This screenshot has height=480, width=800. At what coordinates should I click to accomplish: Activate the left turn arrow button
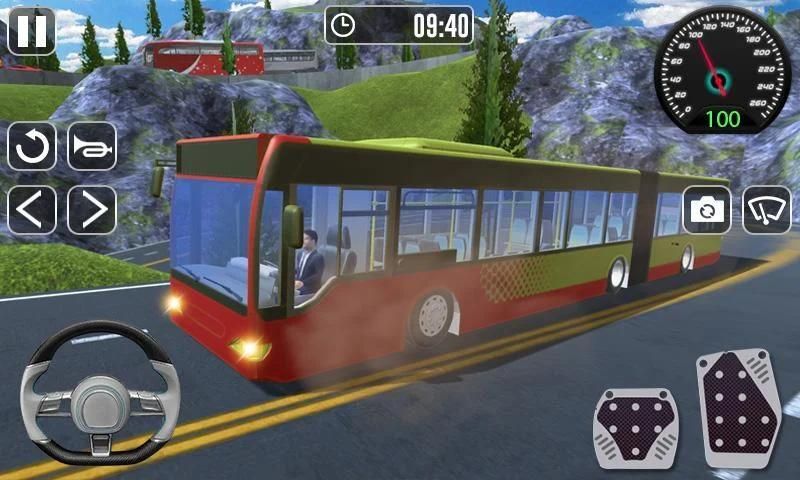32,210
